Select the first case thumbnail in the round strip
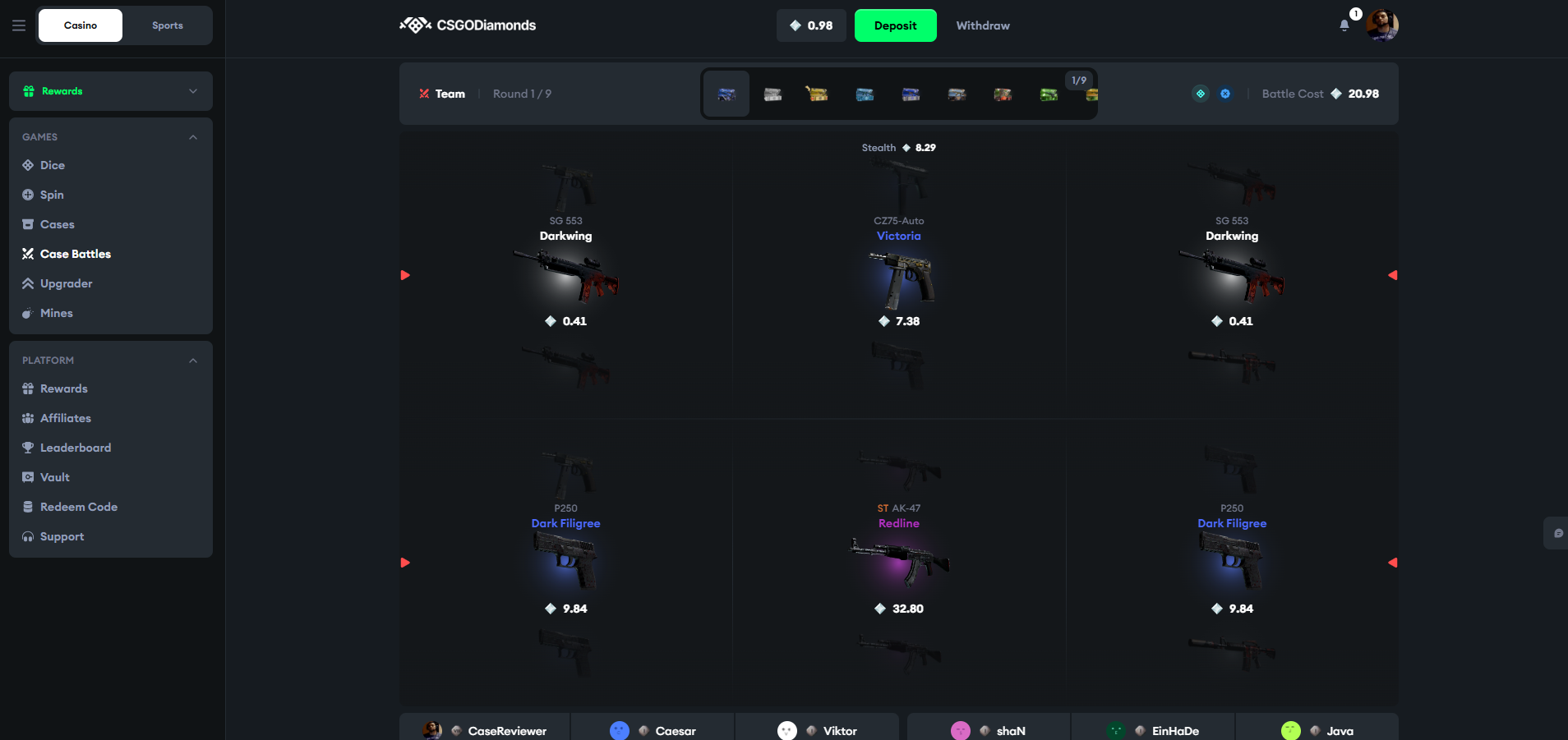1568x740 pixels. pos(726,94)
